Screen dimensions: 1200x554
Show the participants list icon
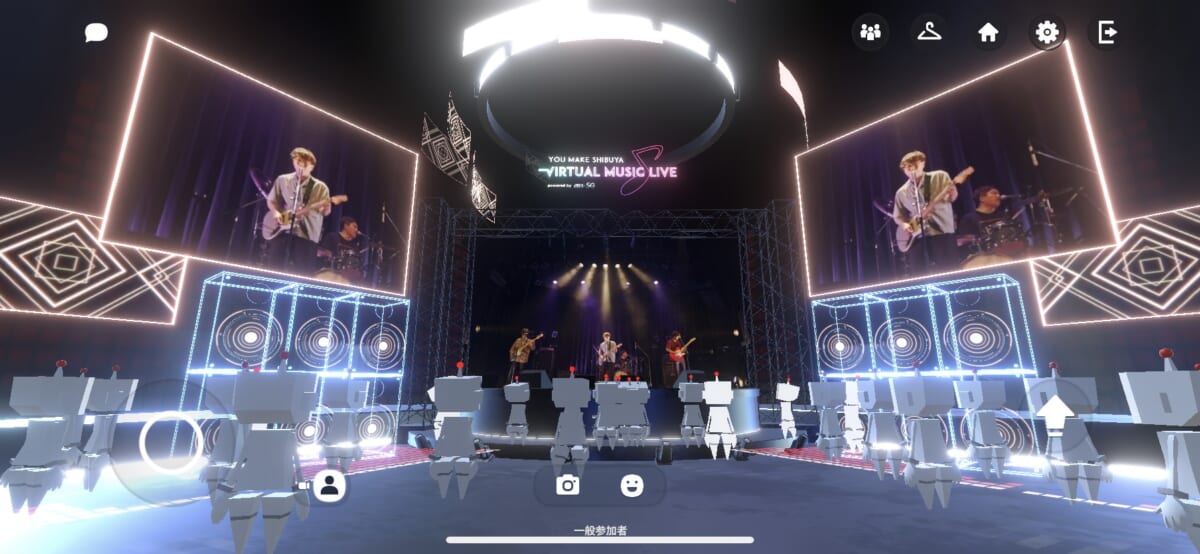tap(870, 33)
